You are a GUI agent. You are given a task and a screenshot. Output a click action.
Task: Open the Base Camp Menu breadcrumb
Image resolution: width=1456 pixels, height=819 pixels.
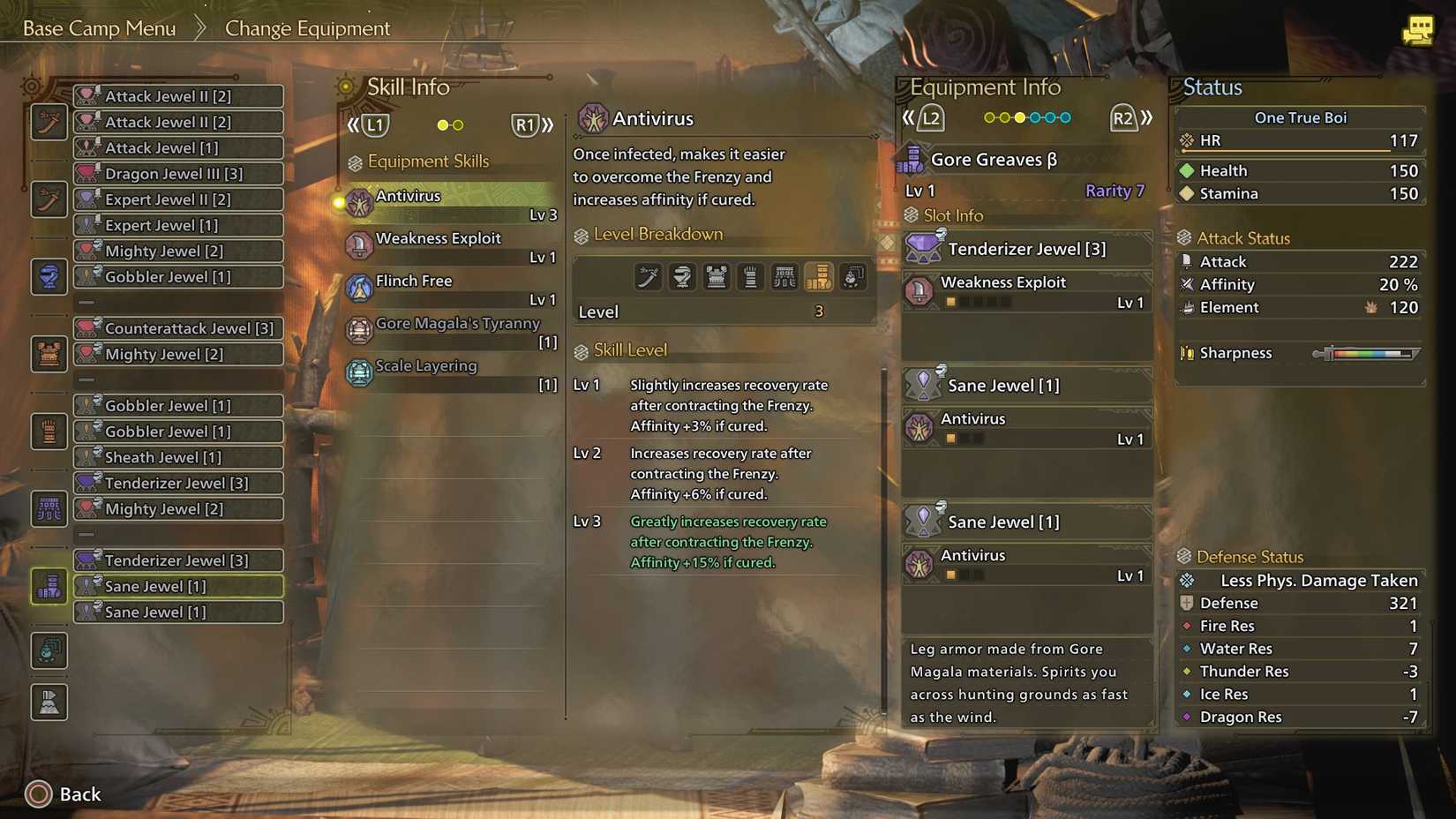click(x=97, y=27)
